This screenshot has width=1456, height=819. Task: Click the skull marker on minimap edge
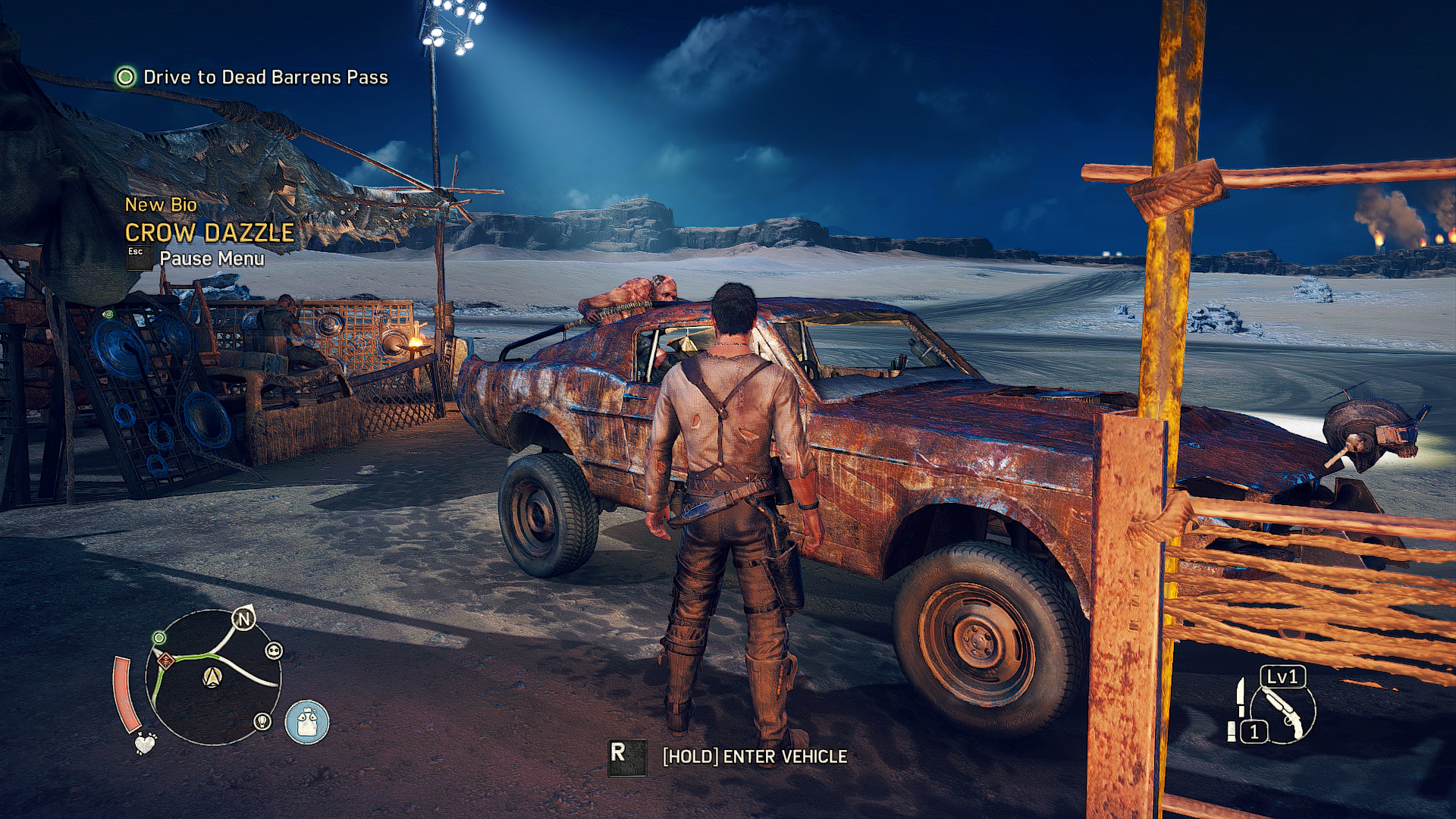coord(274,651)
